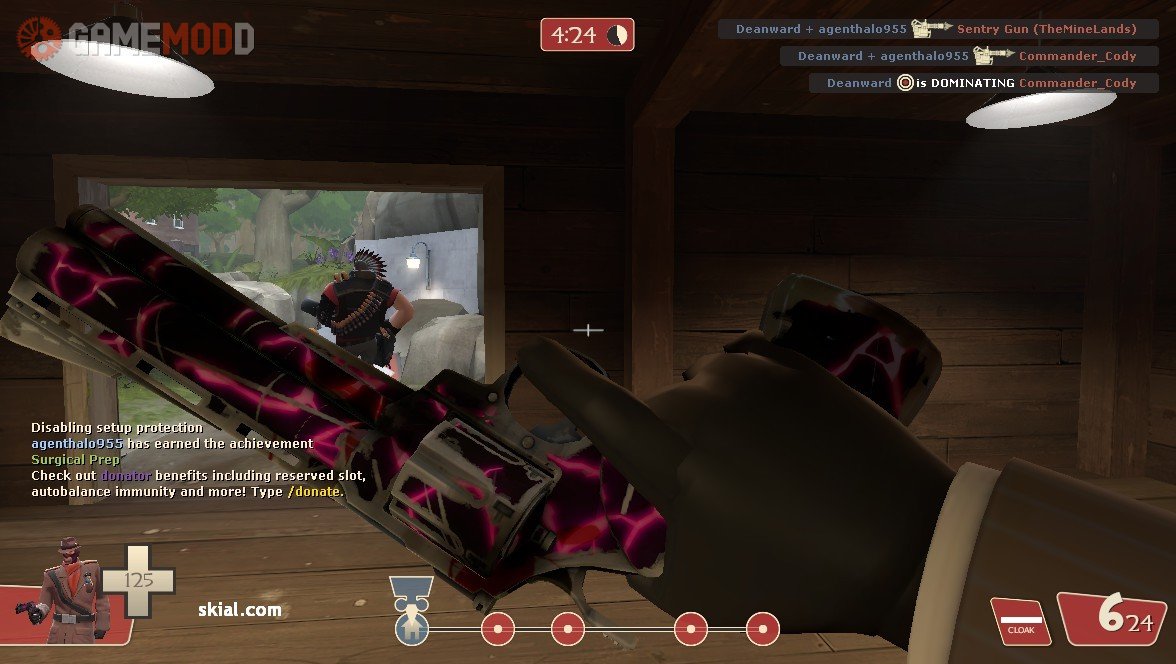Click the skial.com server label

tap(238, 609)
